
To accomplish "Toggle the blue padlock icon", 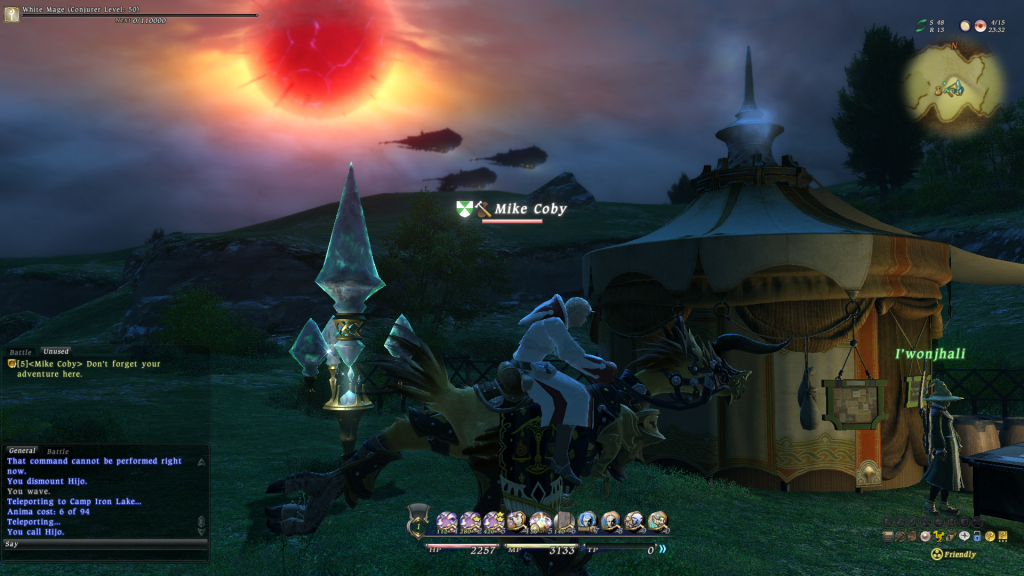I will [977, 537].
